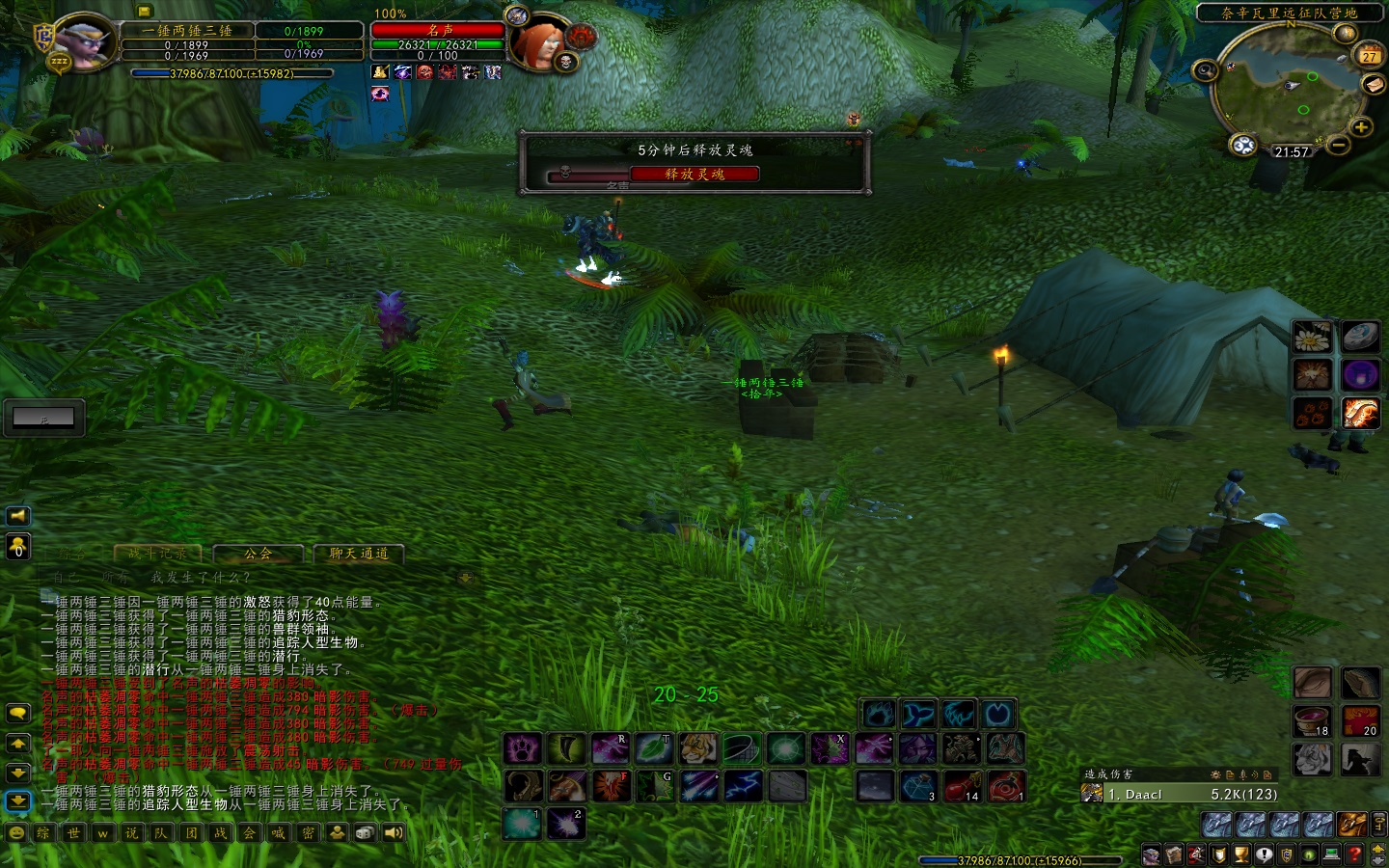This screenshot has width=1389, height=868.
Task: Open the calendar icon showing 27
Action: [1369, 55]
